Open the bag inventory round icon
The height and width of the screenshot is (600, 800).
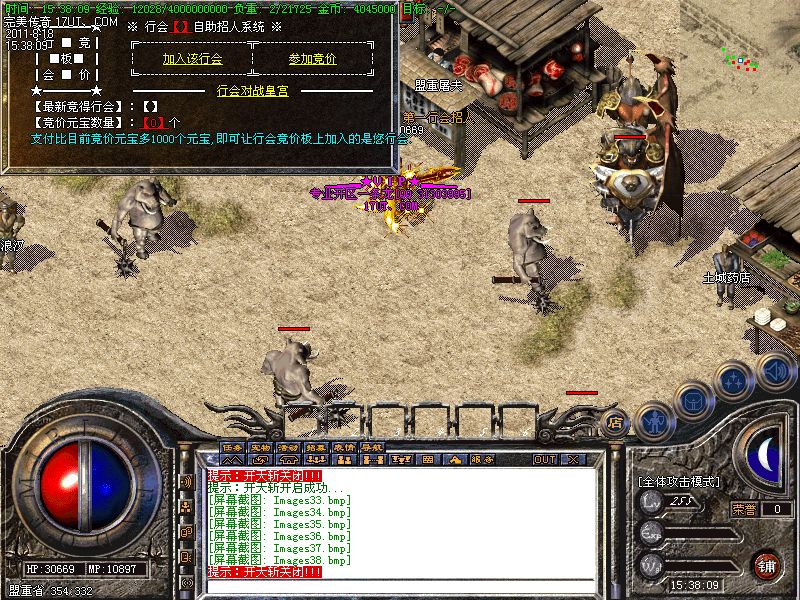pos(692,402)
